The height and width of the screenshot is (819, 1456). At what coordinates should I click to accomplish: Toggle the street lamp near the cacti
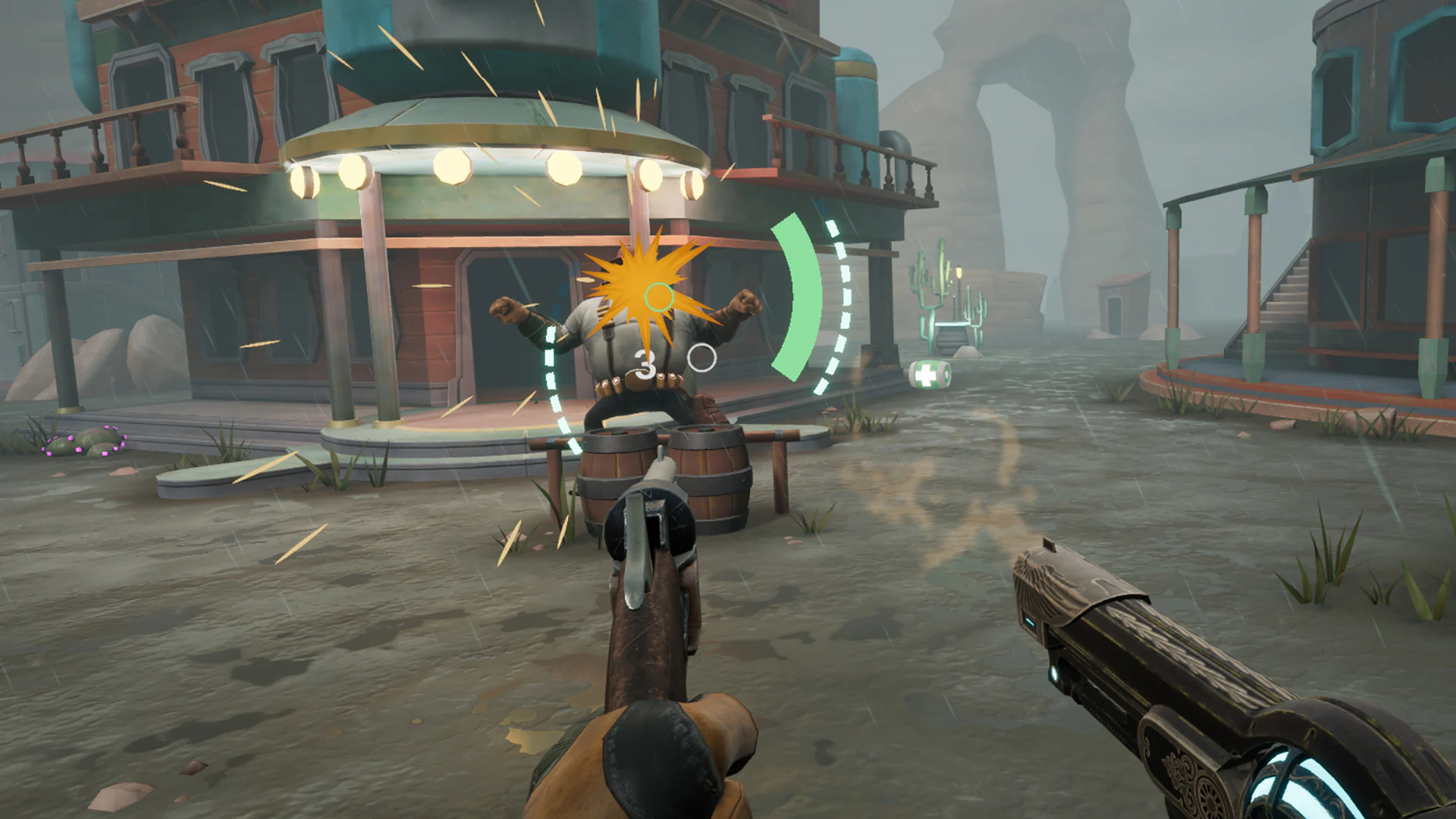pyautogui.click(x=959, y=273)
